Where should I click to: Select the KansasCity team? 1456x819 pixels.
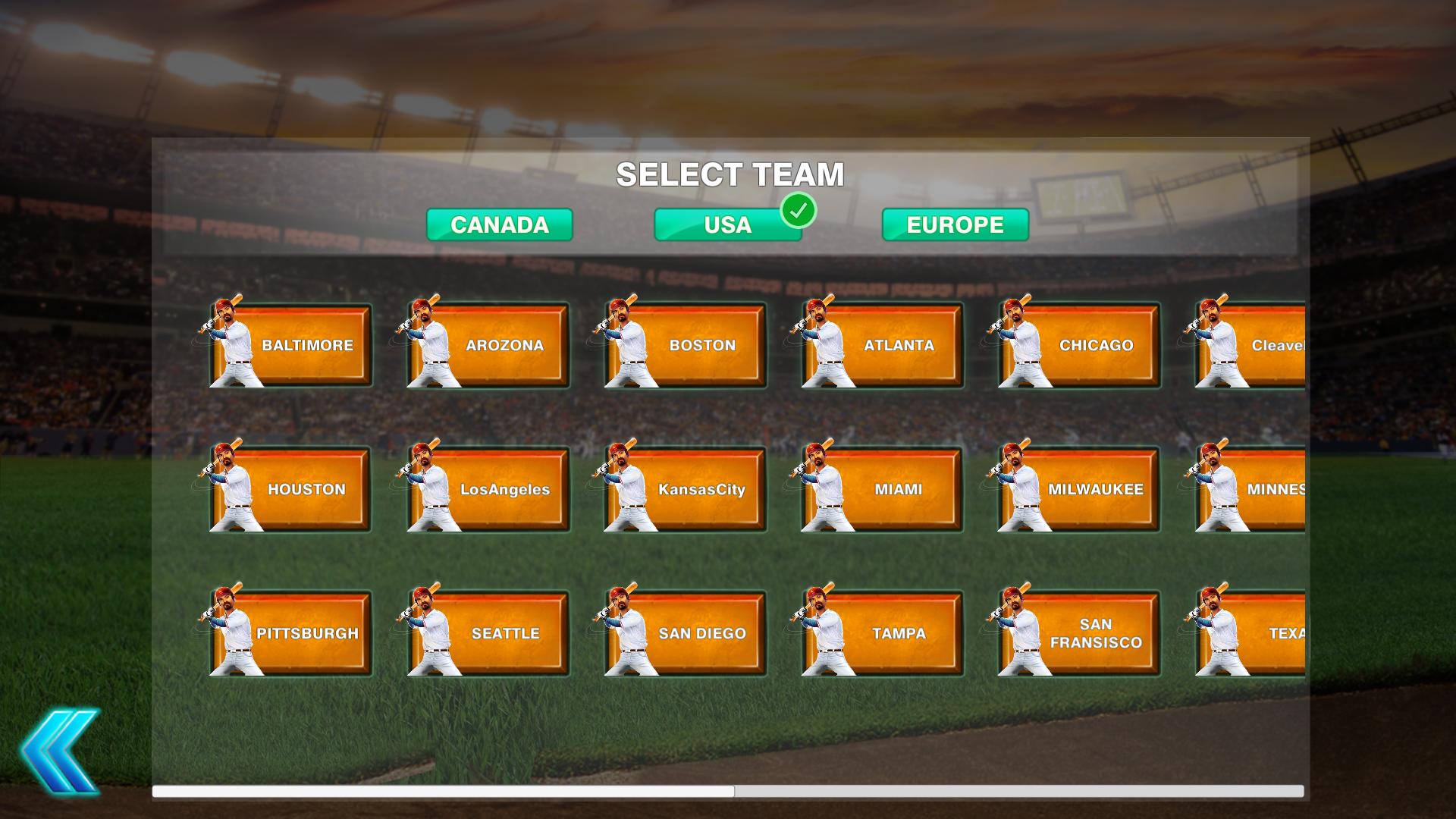[x=701, y=489]
